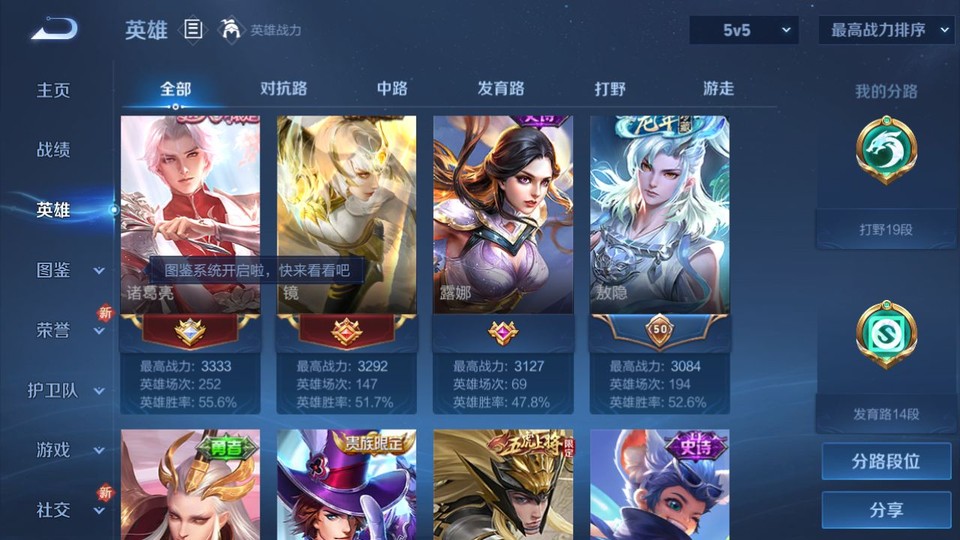Switch to the 对抗路 lane tab
The image size is (960, 540).
click(283, 88)
